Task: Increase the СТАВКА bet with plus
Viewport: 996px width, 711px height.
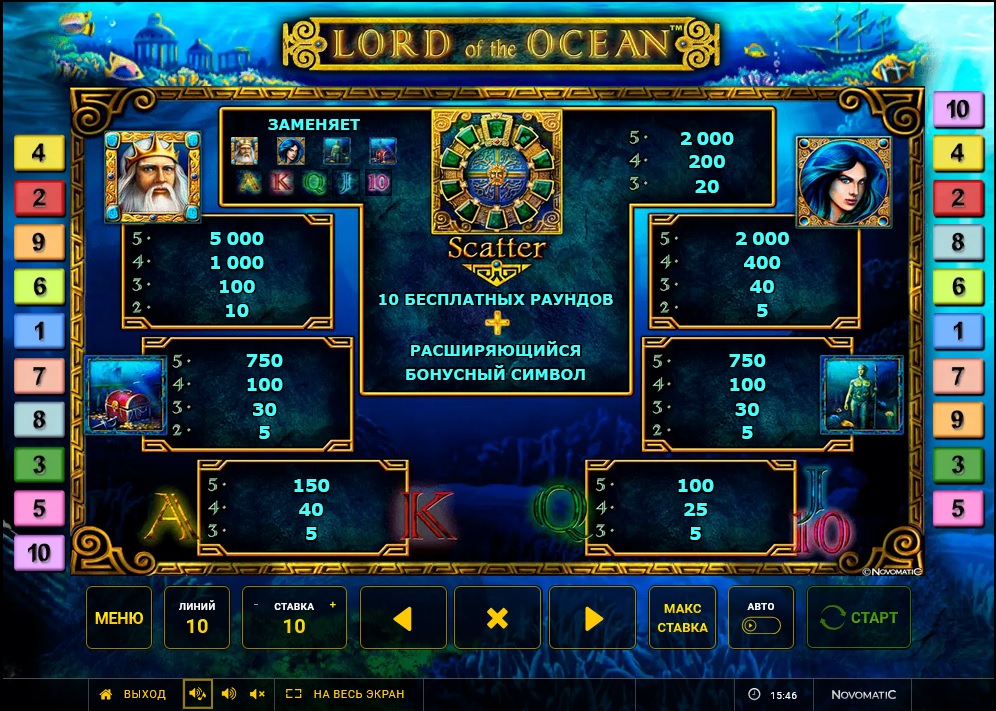Action: coord(332,606)
